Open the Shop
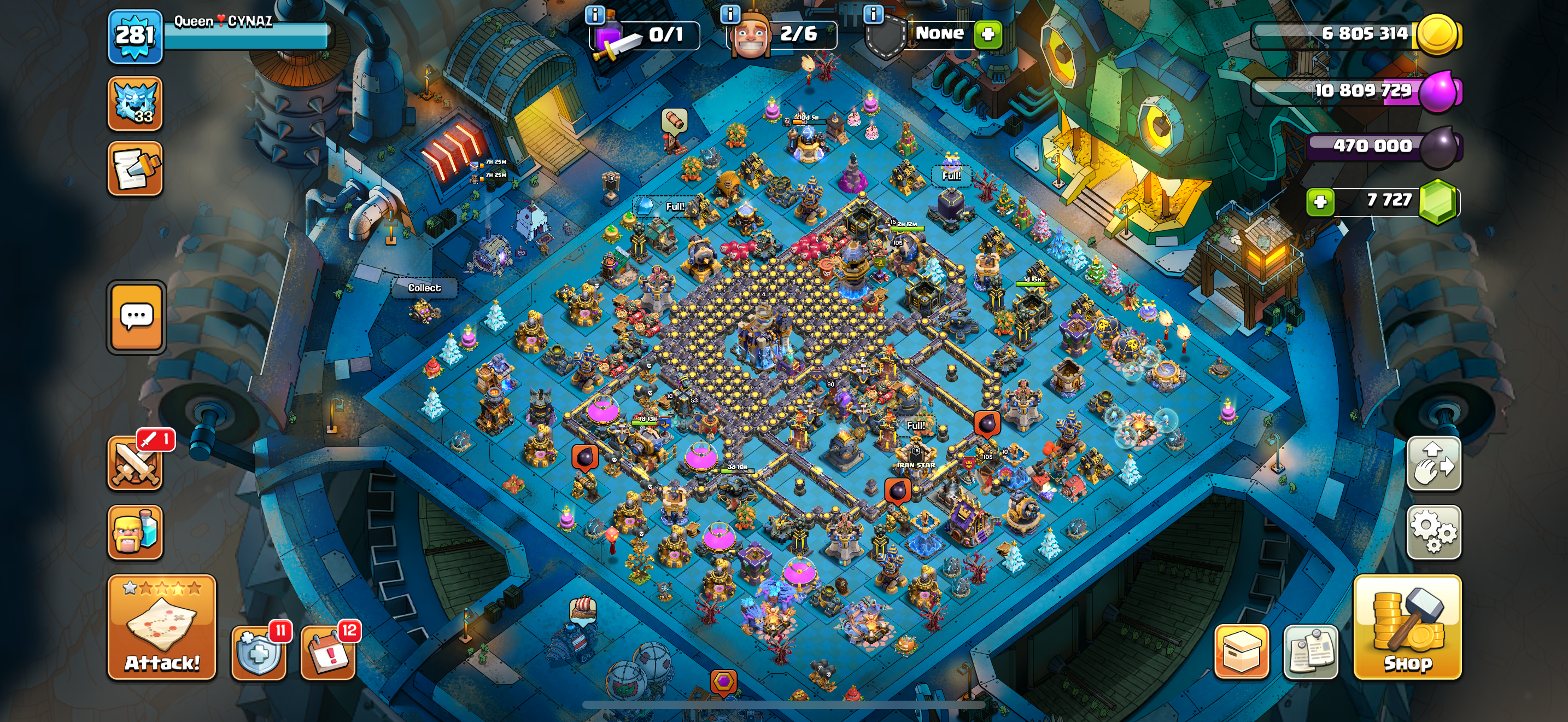 coord(1407,627)
